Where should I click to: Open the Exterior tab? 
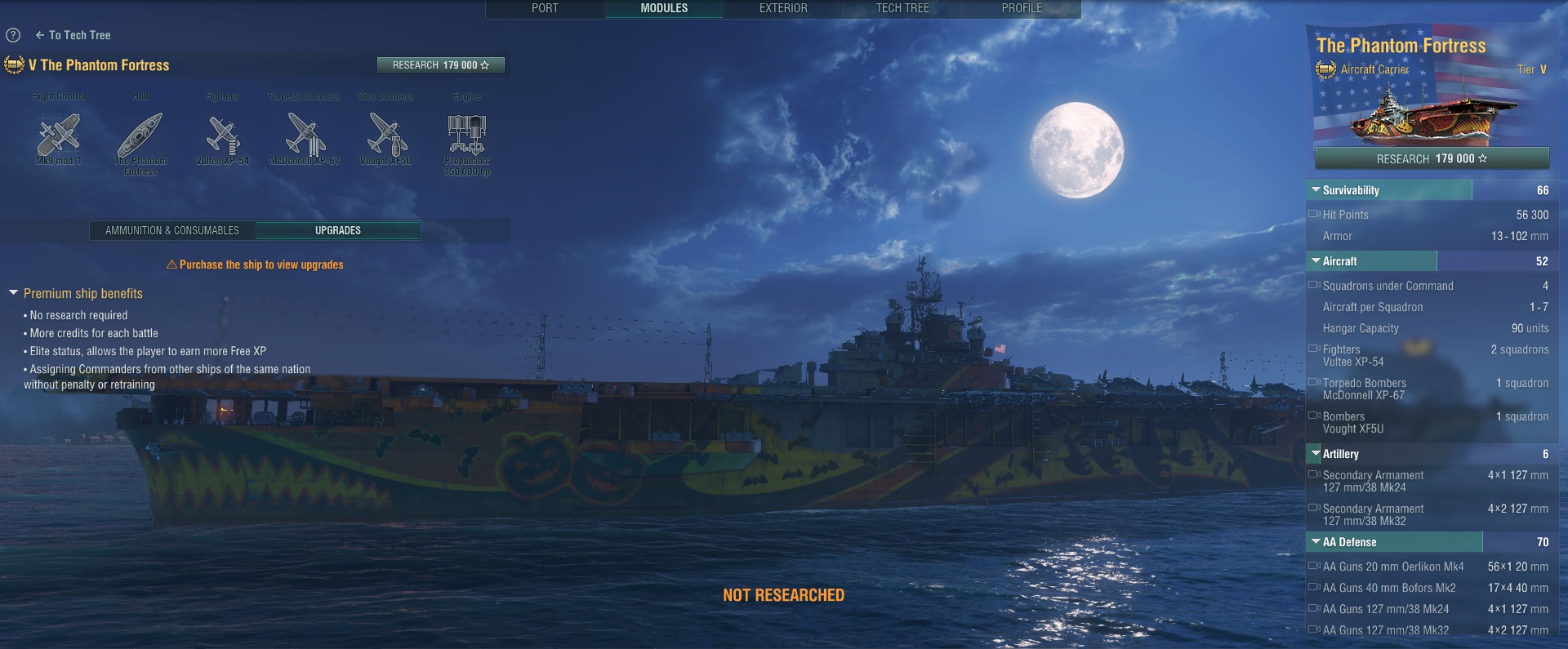point(783,8)
